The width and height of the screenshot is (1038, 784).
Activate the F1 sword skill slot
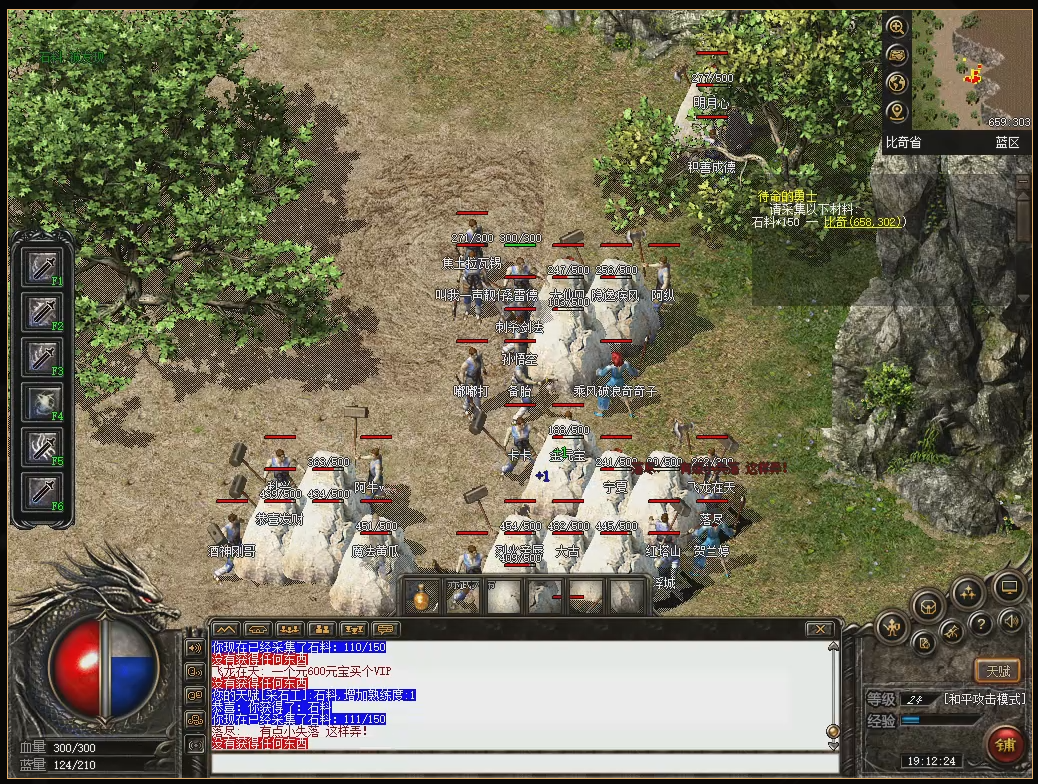pos(42,267)
